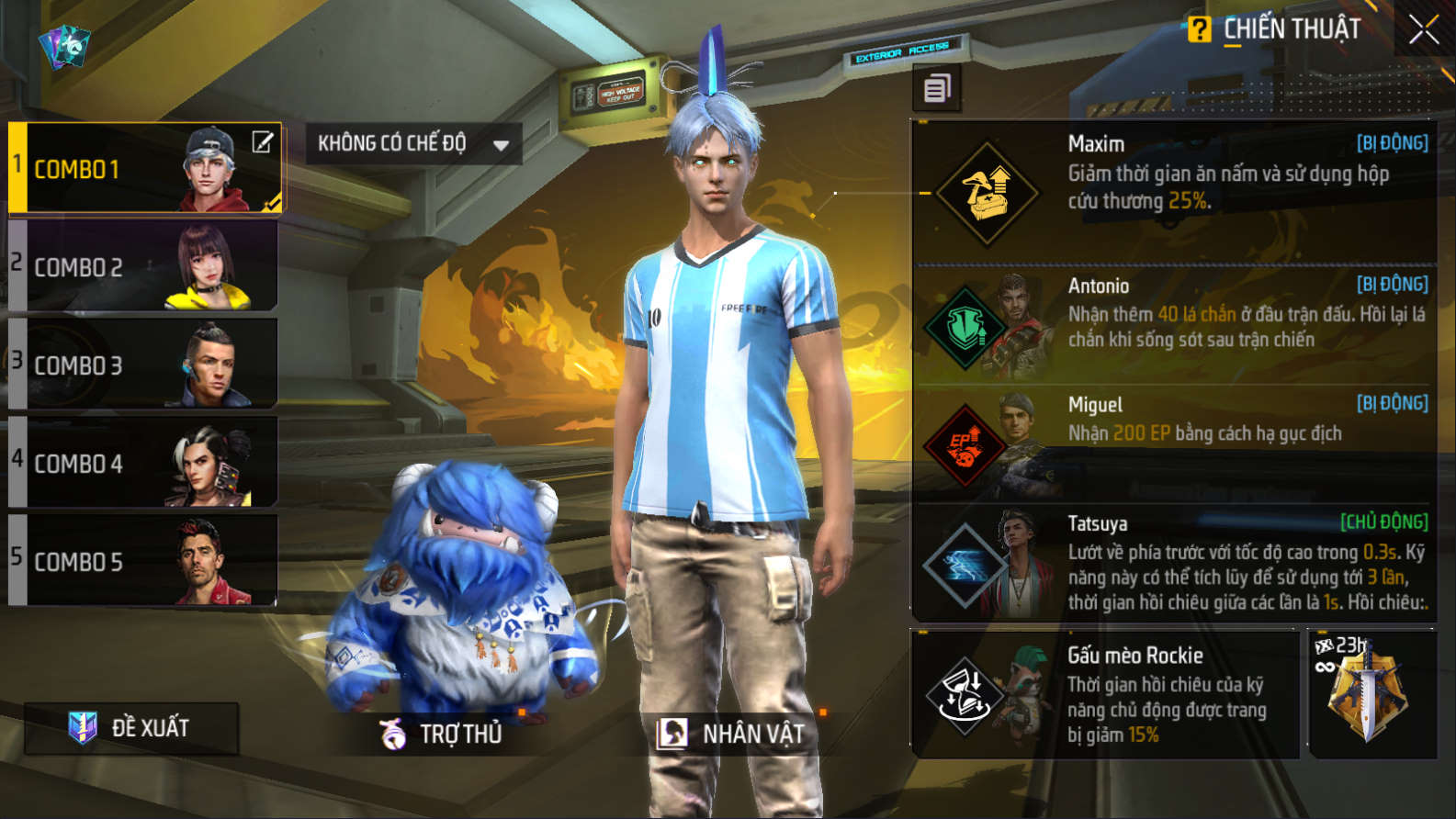Click the skill list document icon

[x=936, y=89]
